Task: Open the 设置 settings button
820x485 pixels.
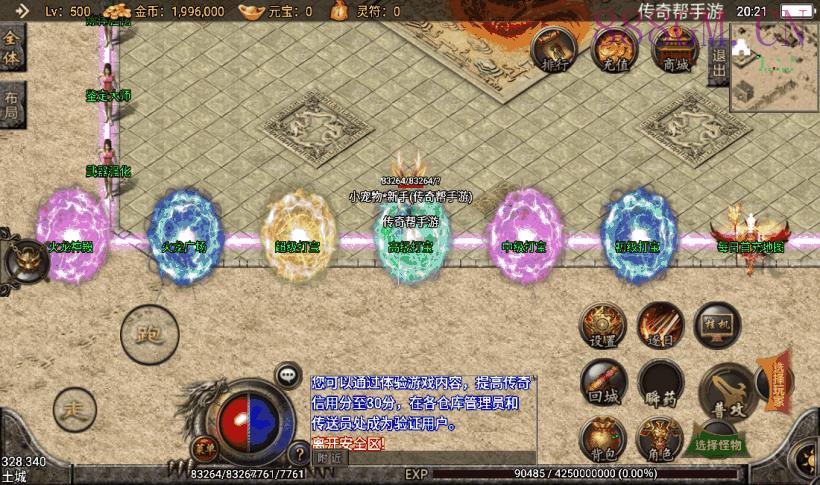Action: (x=603, y=324)
